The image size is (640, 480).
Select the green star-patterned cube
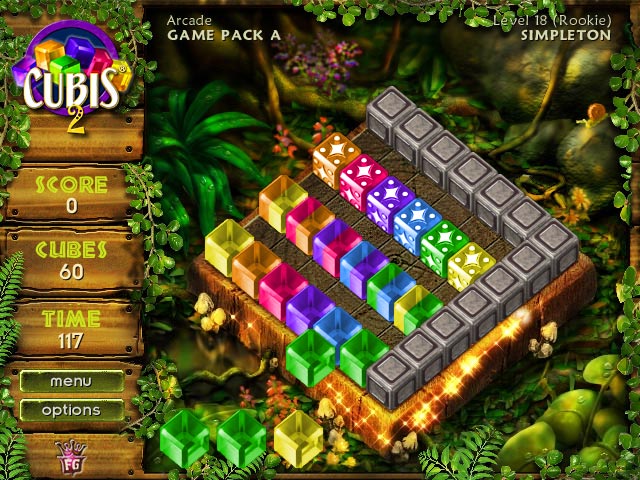click(443, 245)
